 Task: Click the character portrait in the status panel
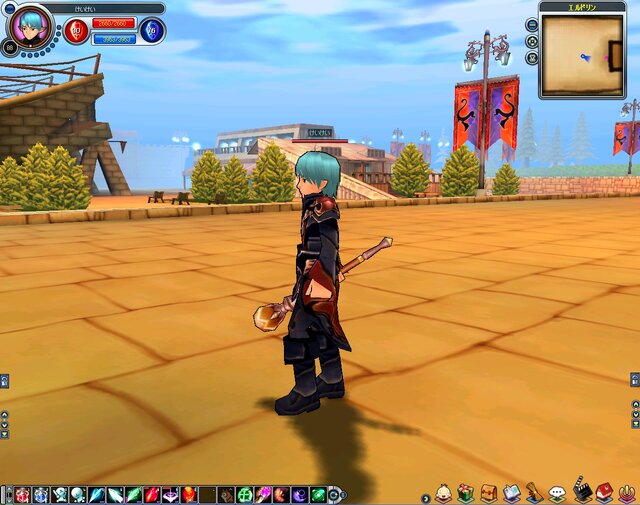point(34,23)
